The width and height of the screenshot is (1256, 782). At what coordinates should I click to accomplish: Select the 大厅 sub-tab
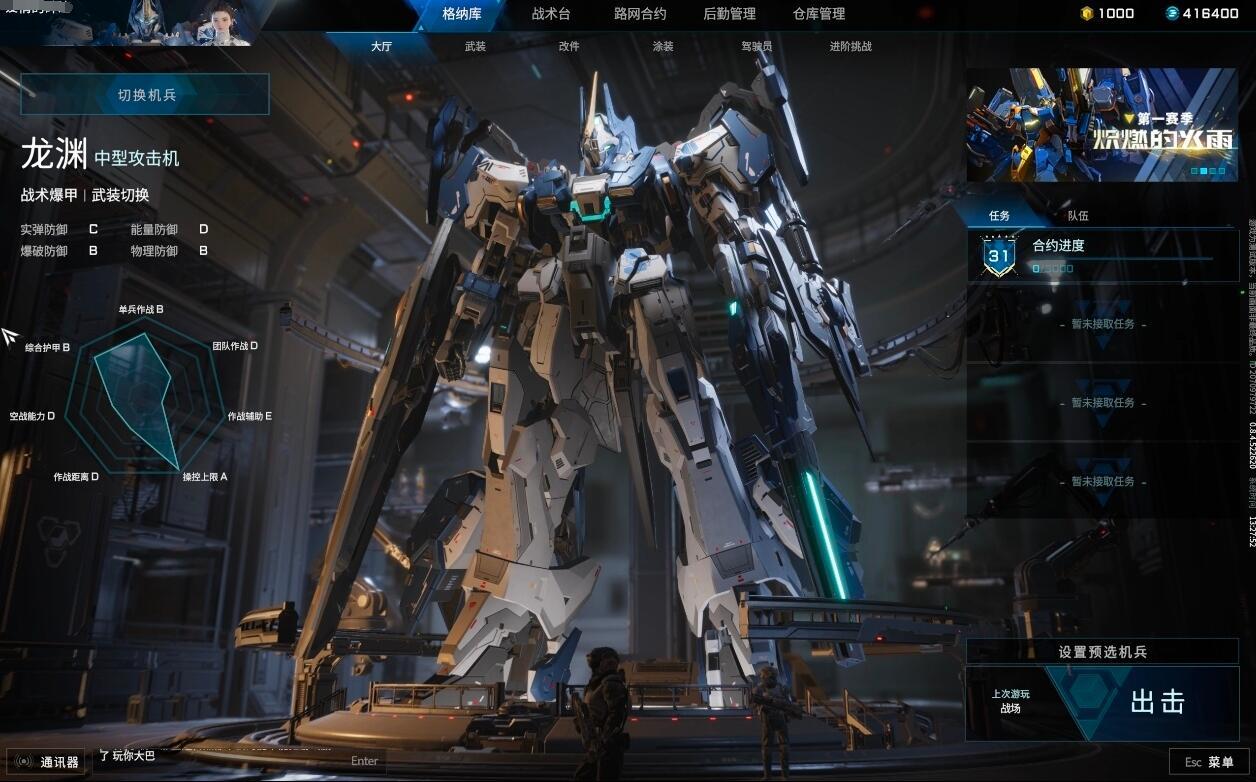pyautogui.click(x=381, y=46)
